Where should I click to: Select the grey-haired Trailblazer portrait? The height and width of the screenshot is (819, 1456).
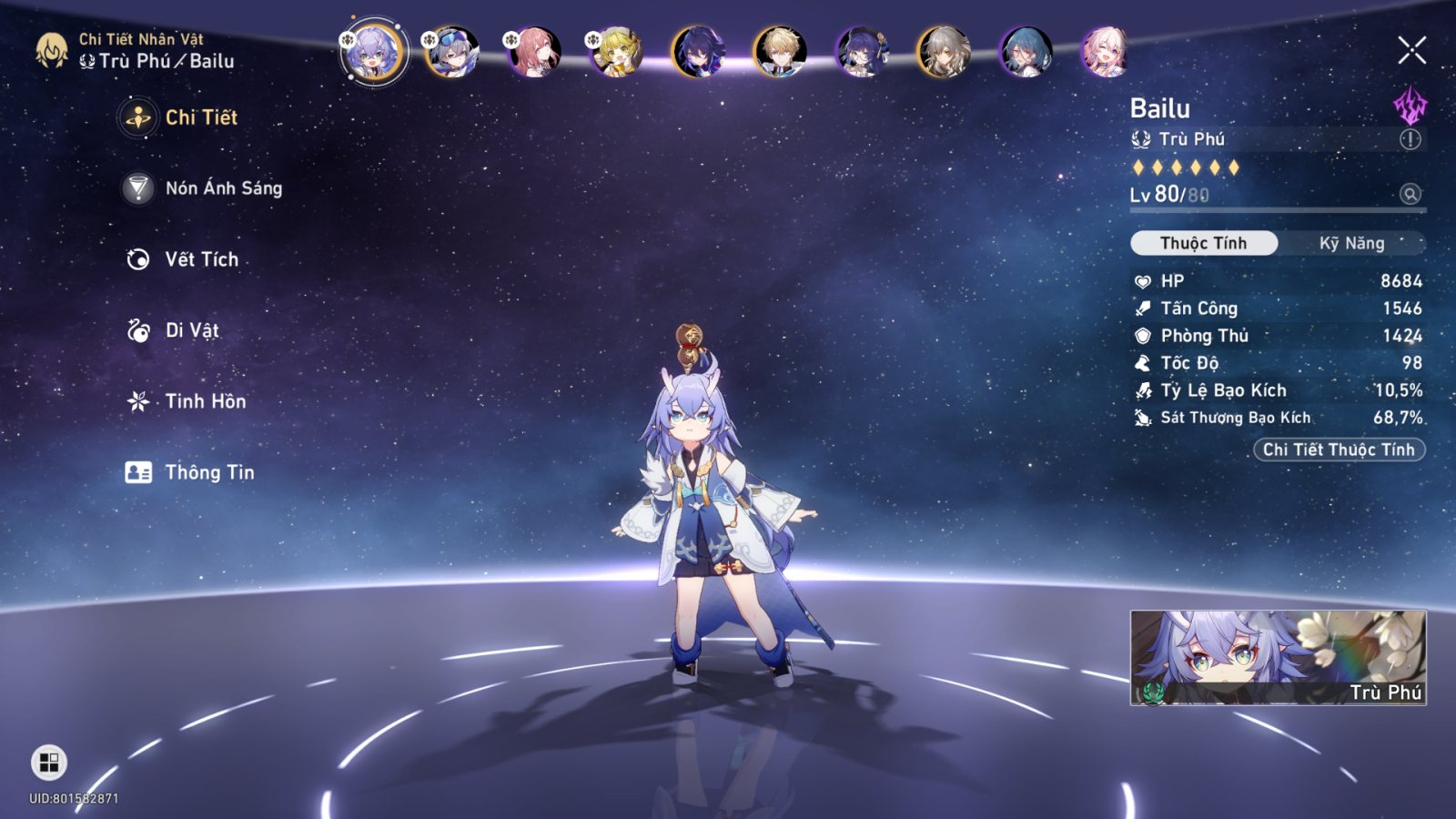coord(944,52)
